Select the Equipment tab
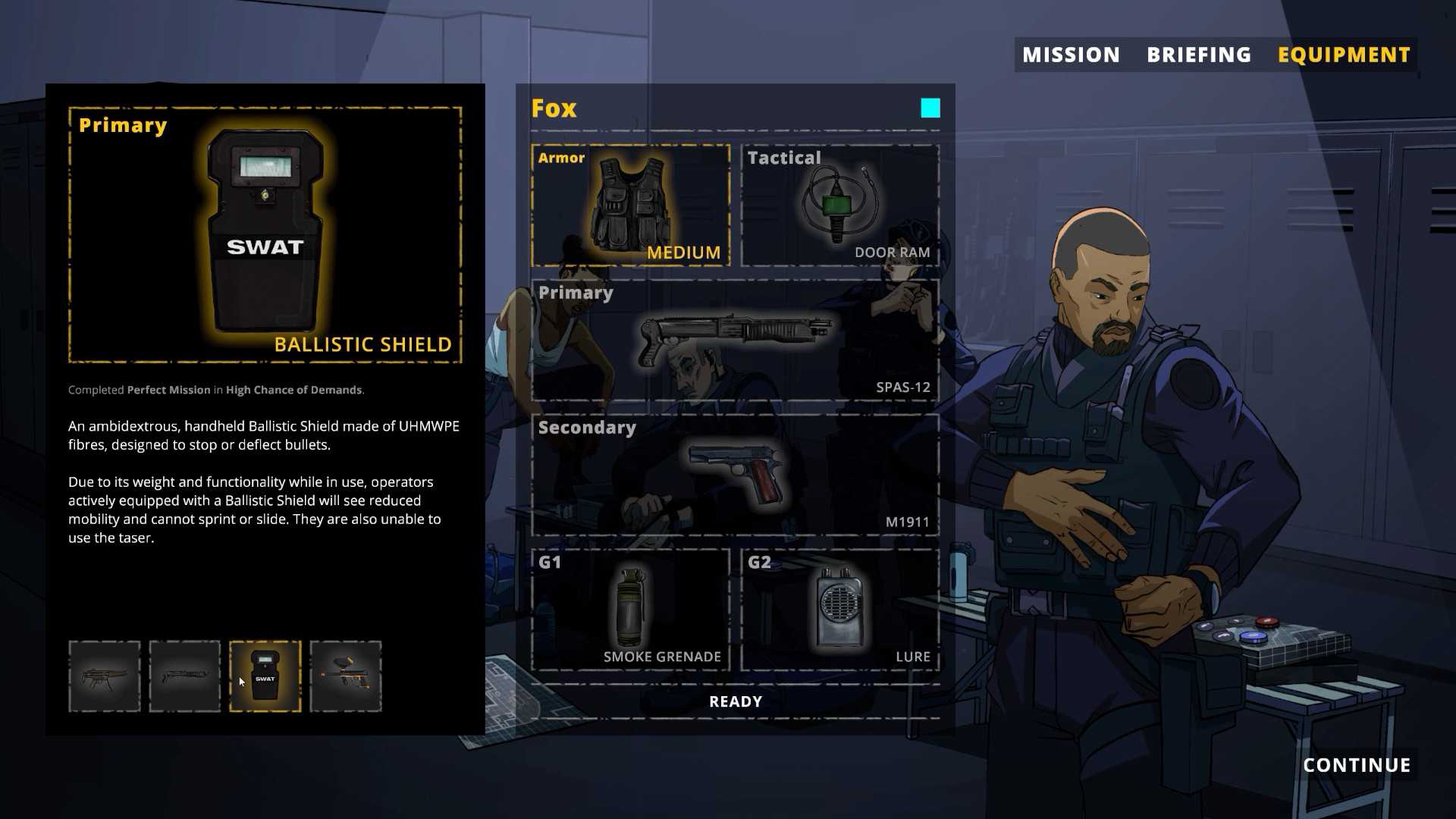This screenshot has height=819, width=1456. 1344,55
